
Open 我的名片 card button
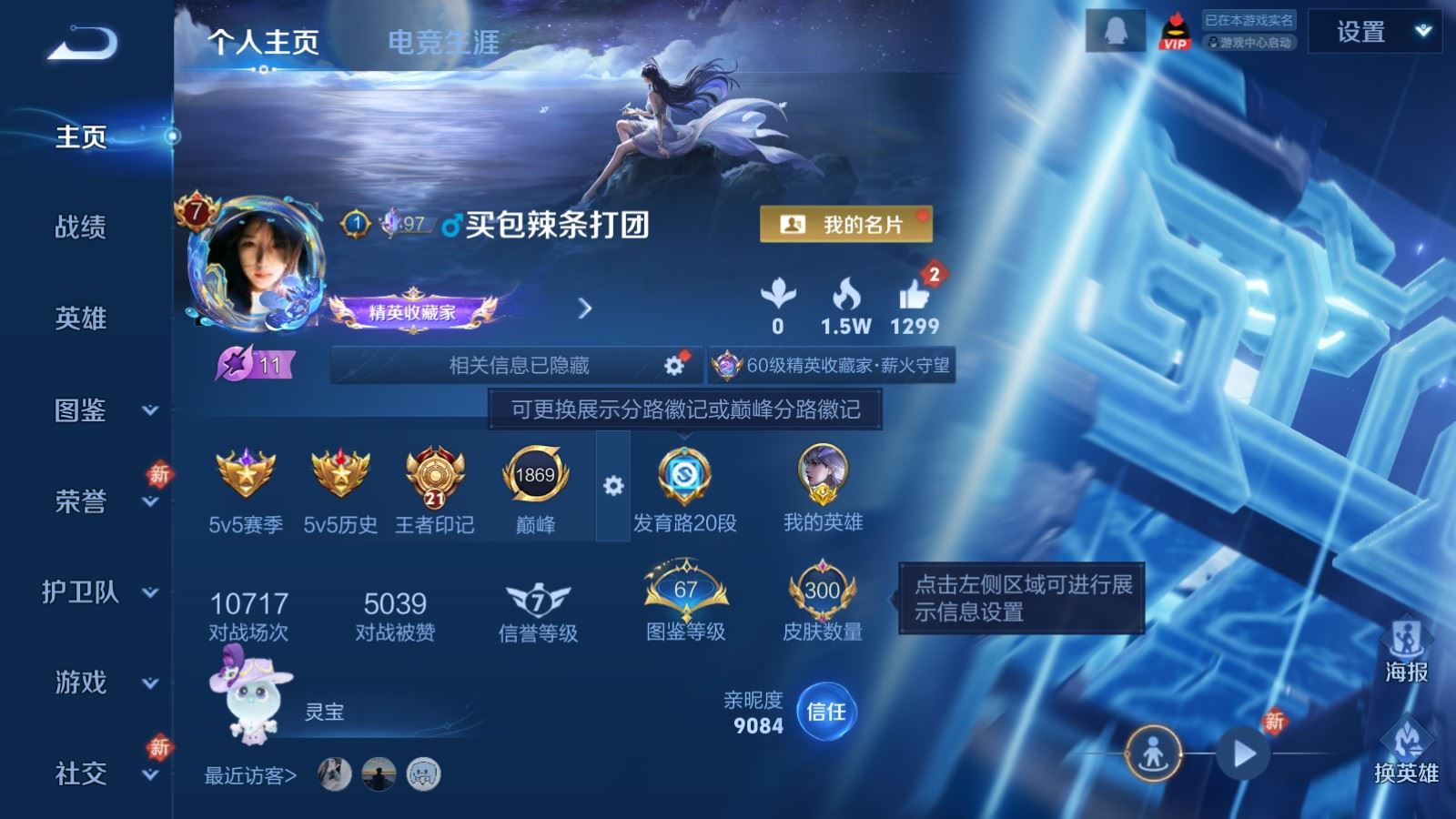click(846, 225)
